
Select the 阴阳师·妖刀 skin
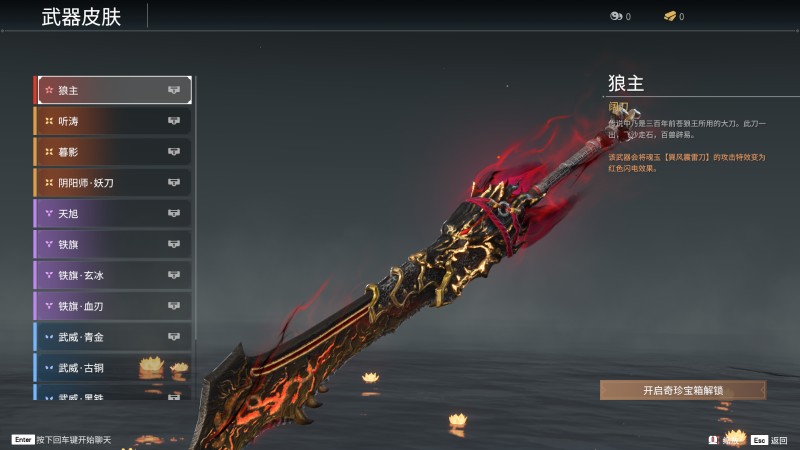pos(114,183)
